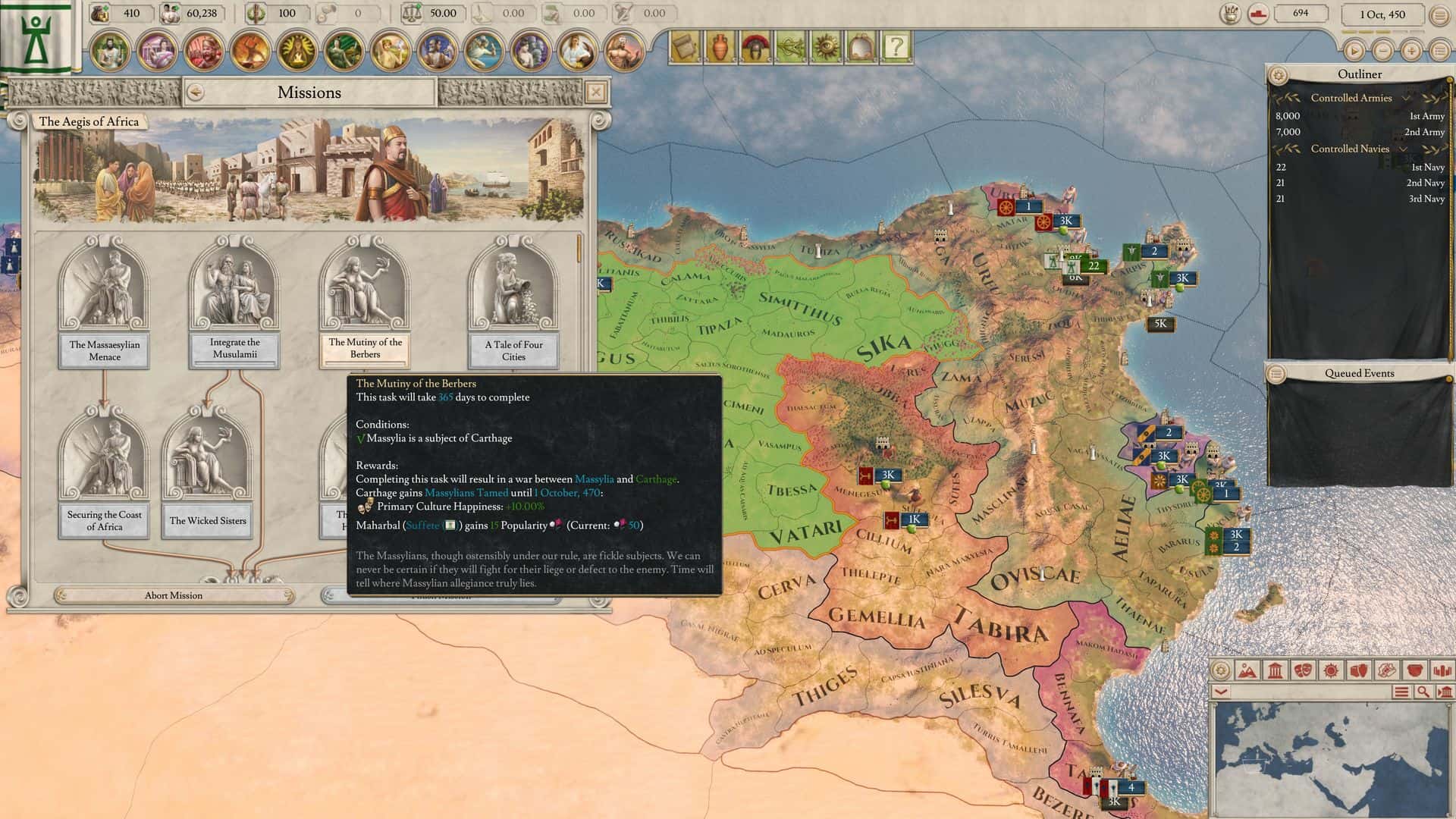Pause the game with the speed control

tap(1354, 52)
